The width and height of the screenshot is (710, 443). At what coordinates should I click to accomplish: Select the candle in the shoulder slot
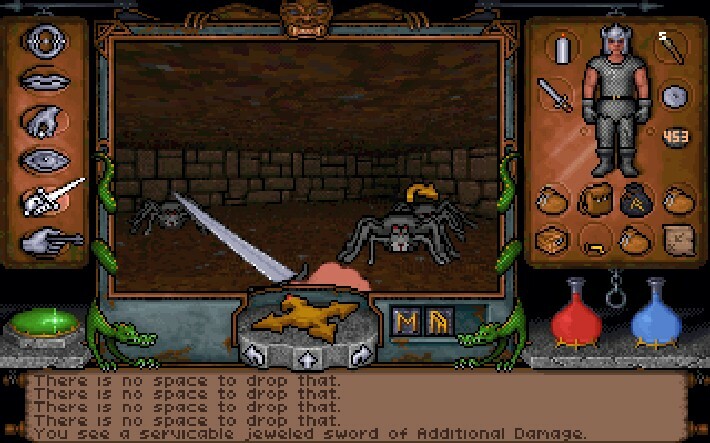coord(562,47)
